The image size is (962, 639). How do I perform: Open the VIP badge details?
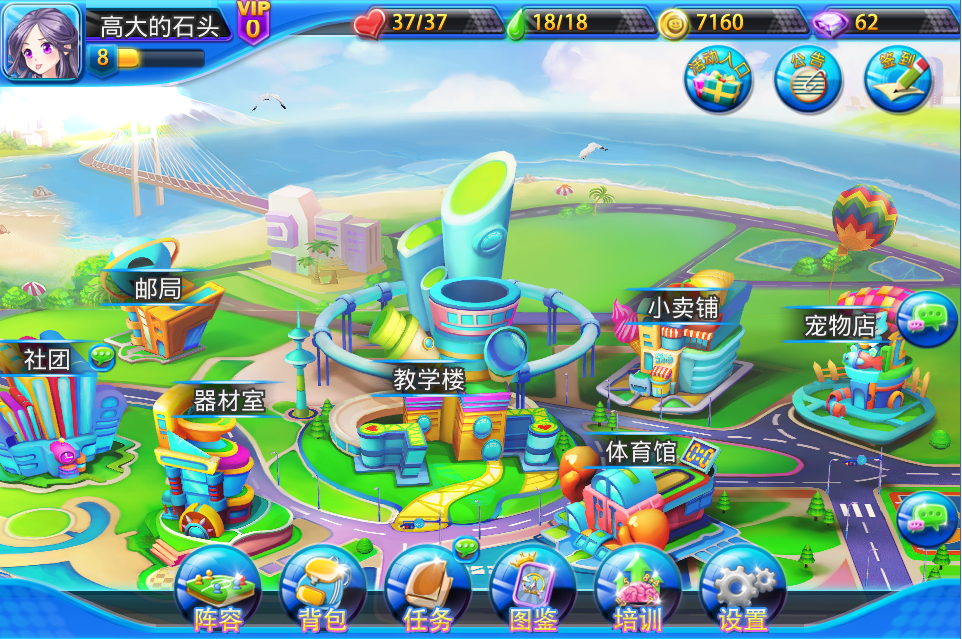[x=252, y=22]
